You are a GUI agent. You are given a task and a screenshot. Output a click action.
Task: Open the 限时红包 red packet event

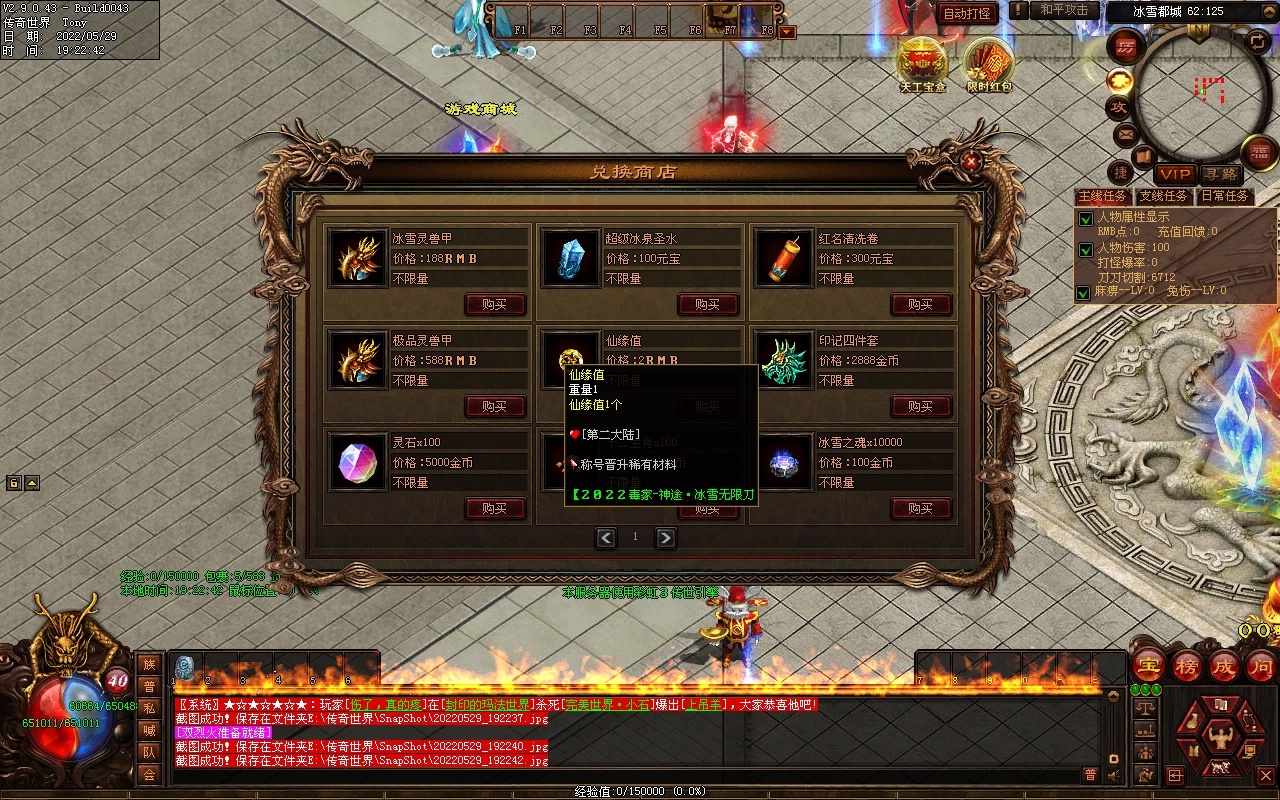[989, 64]
